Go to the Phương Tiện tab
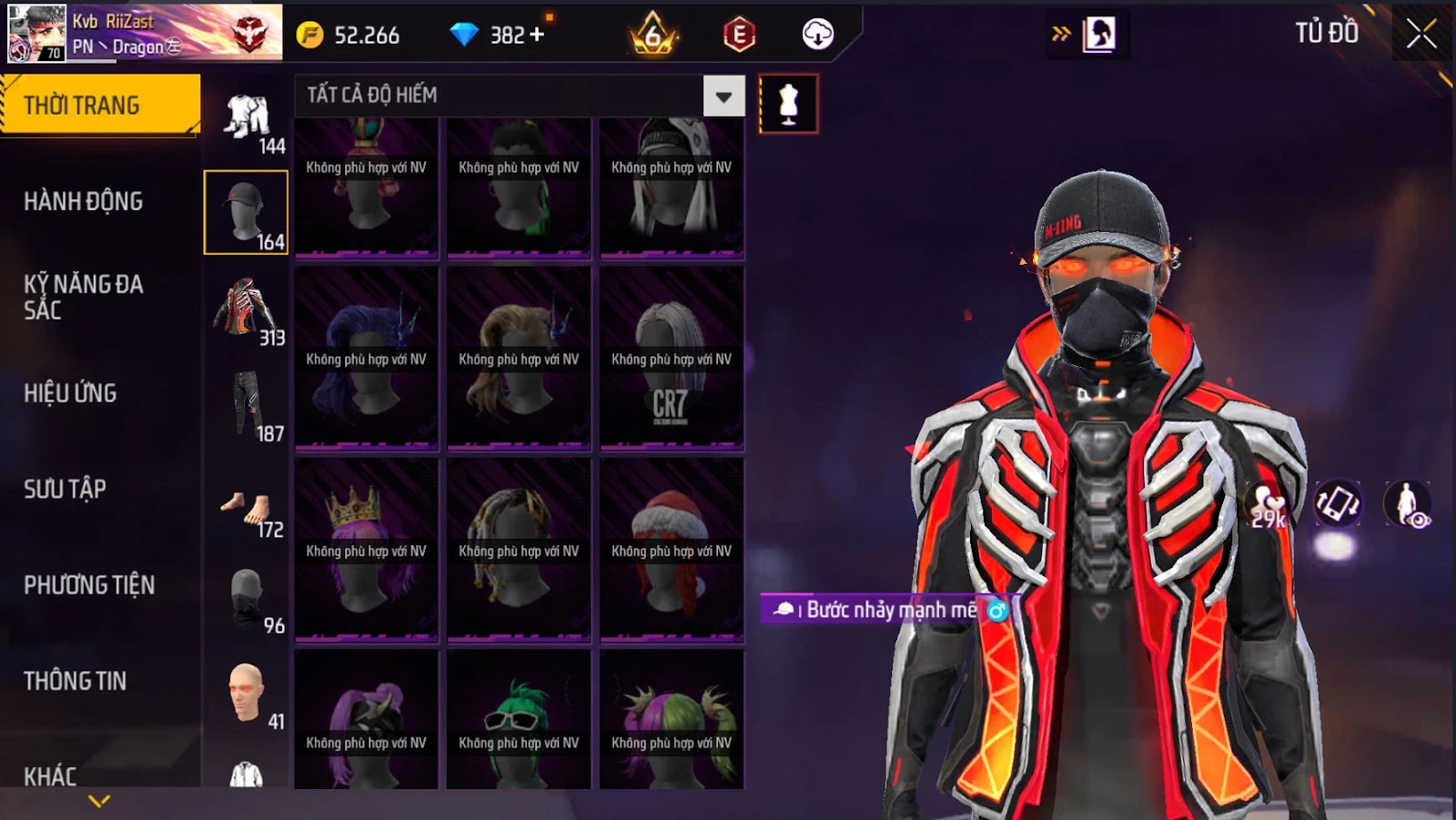The width and height of the screenshot is (1456, 820). click(89, 585)
